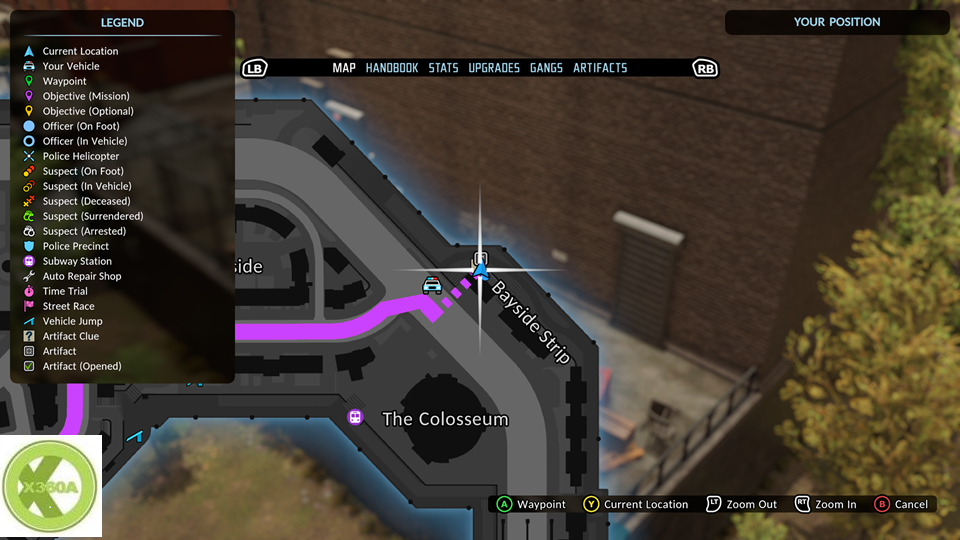Click the subway station marker near The Colosseum
960x540 pixels.
[x=355, y=417]
